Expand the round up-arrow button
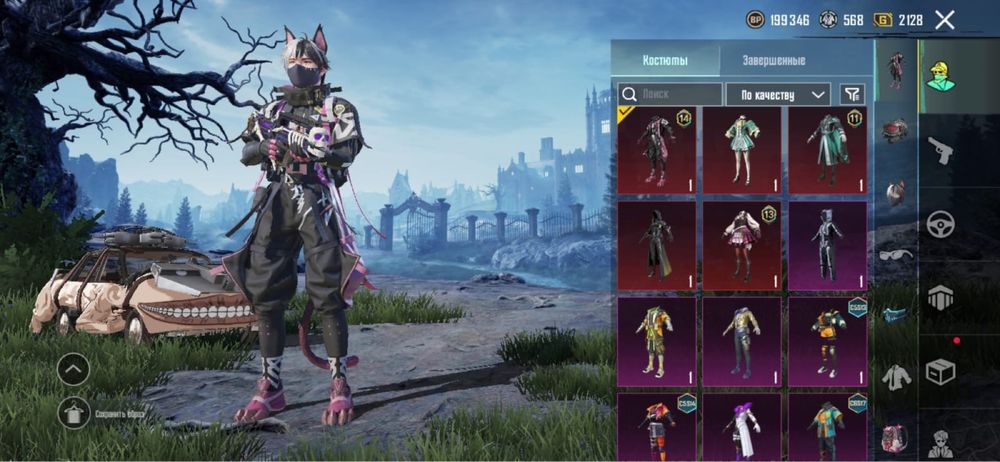Viewport: 1000px width, 462px height. tap(74, 369)
